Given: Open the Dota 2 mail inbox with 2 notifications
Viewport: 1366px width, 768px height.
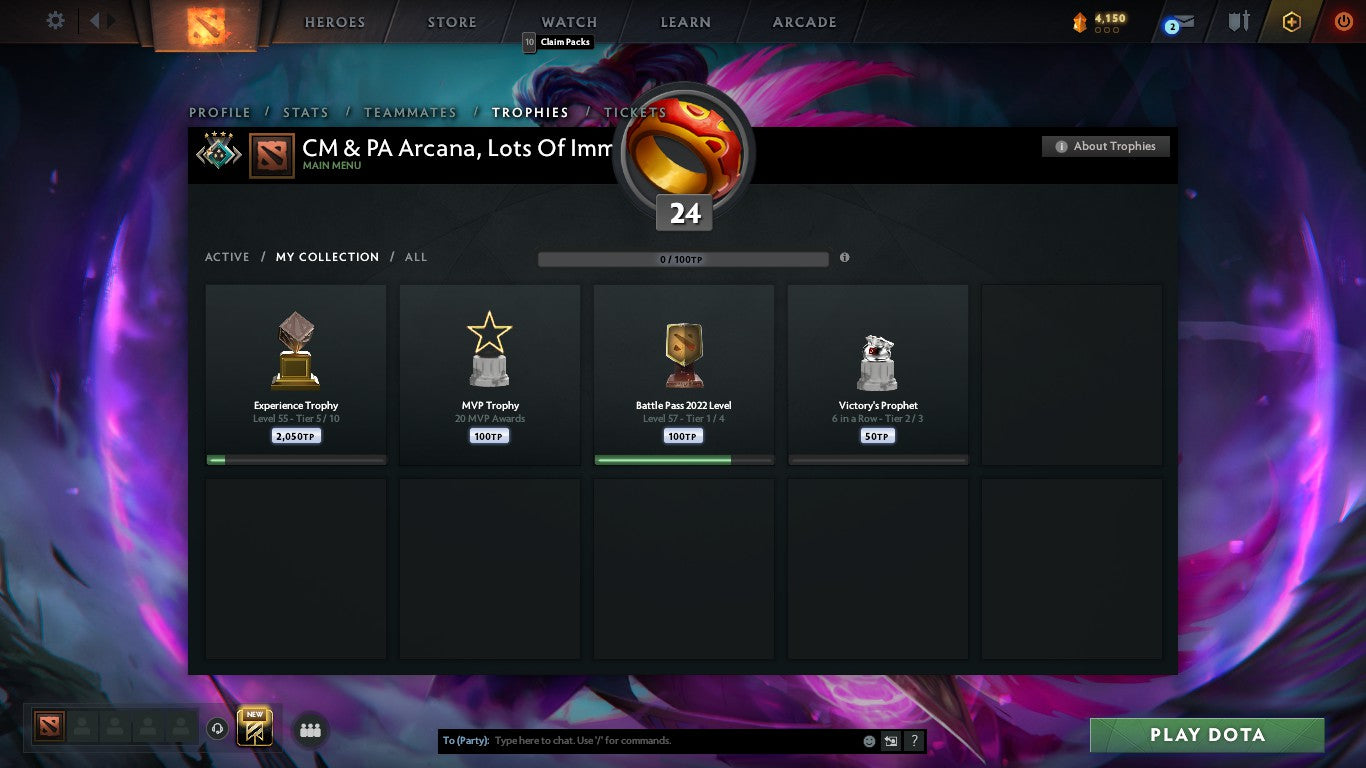Looking at the screenshot, I should tap(1178, 21).
